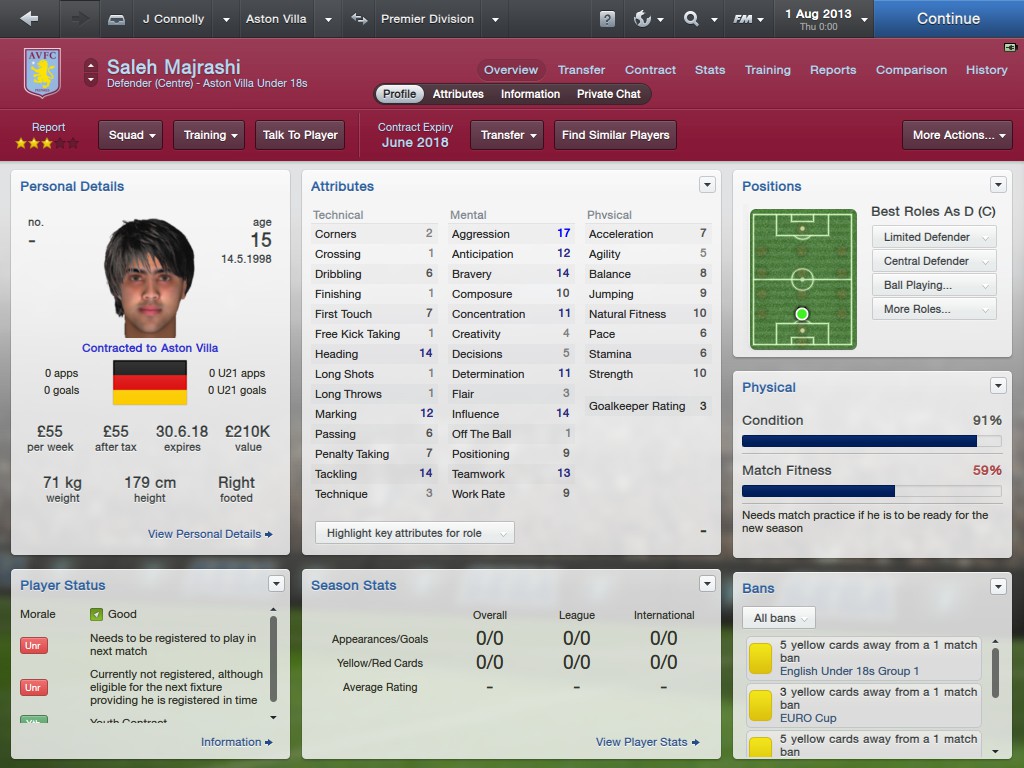Open the search magnifier menu
Image resolution: width=1024 pixels, height=768 pixels.
(x=698, y=19)
